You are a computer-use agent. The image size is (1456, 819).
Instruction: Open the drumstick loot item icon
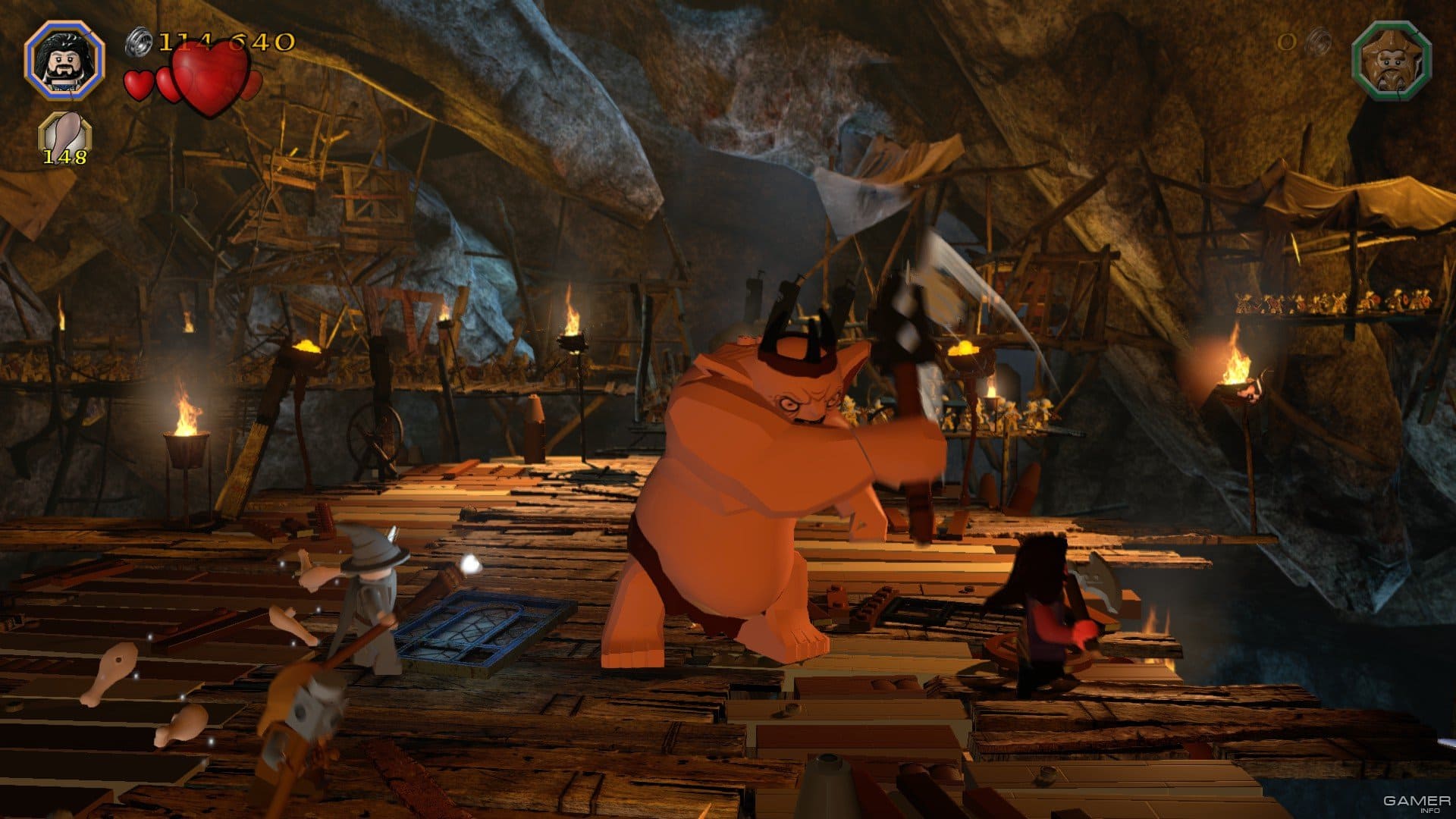tap(64, 134)
